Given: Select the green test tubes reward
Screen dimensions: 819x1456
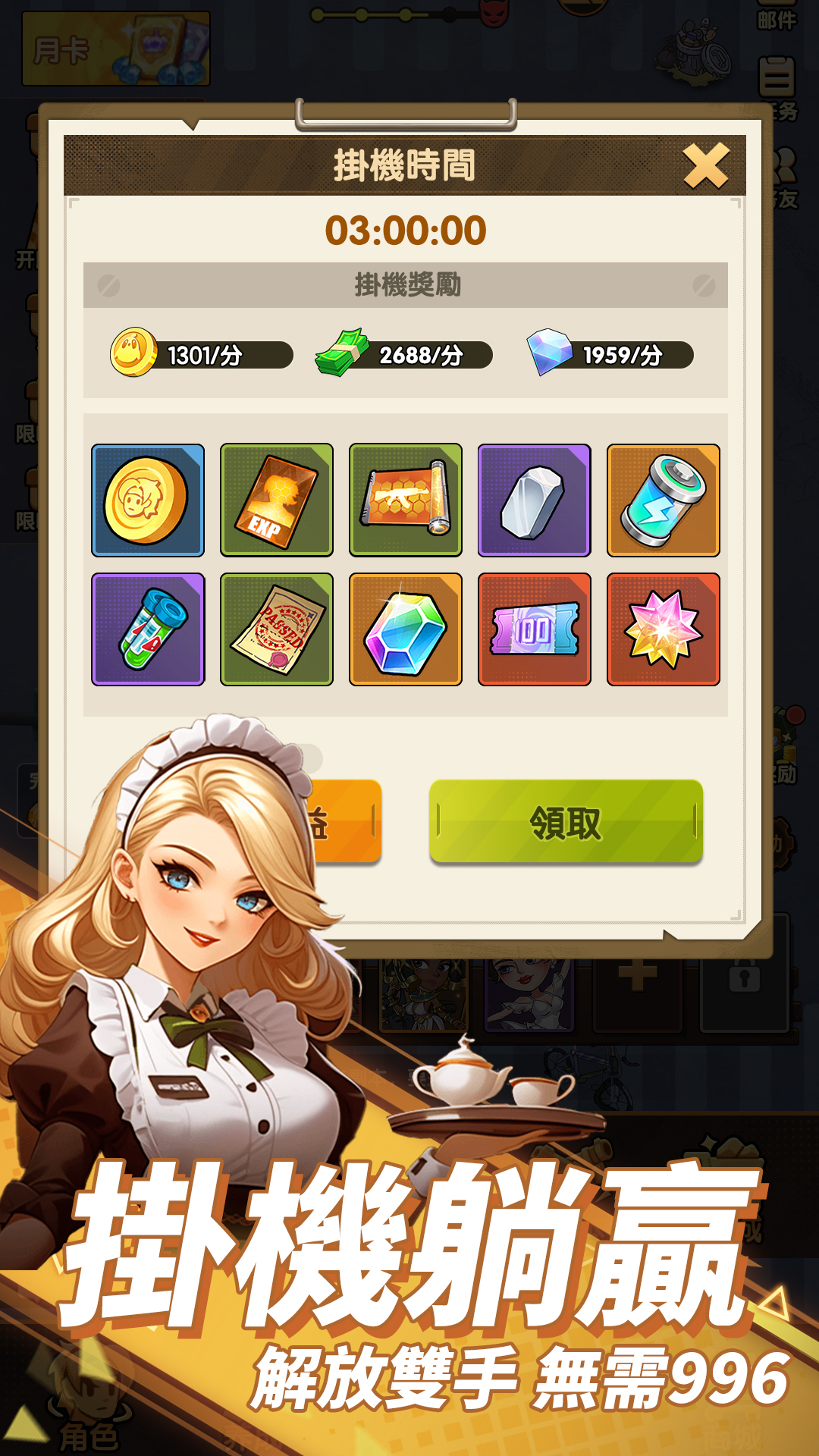Looking at the screenshot, I should (x=148, y=629).
